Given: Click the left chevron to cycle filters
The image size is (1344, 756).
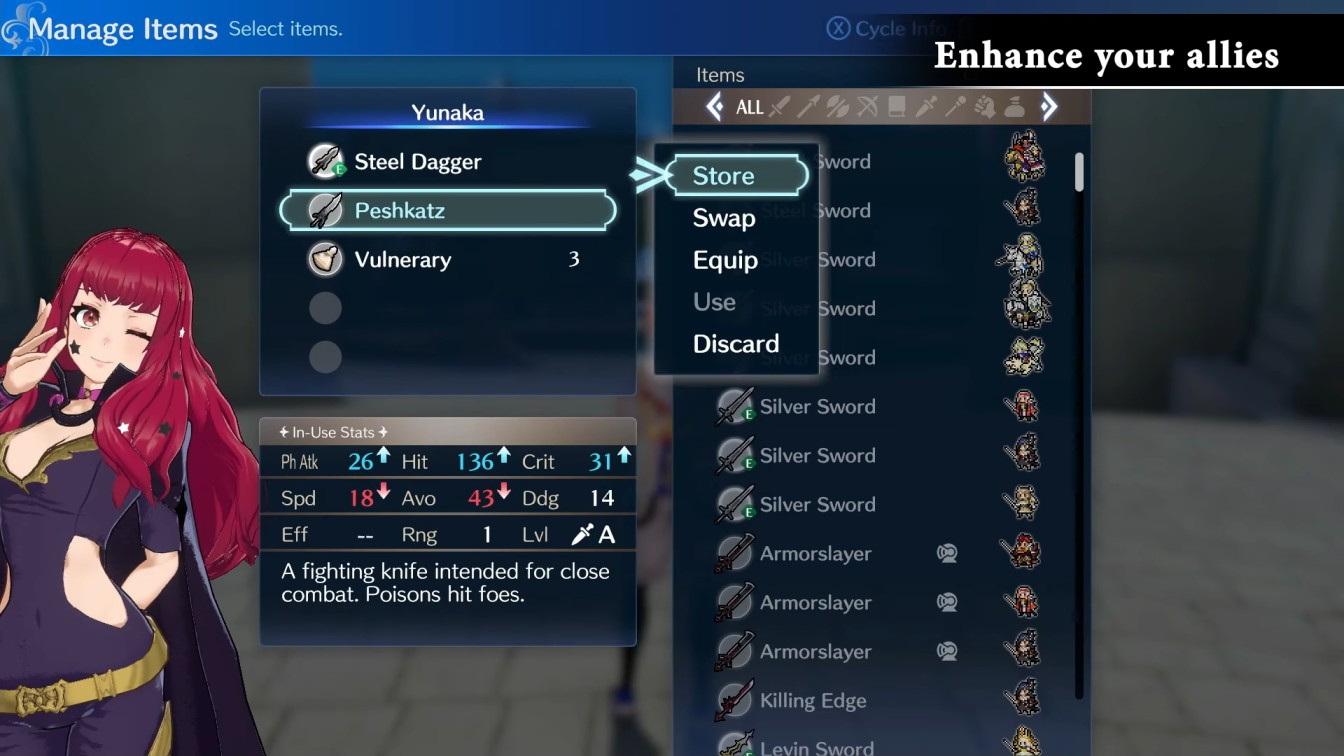Looking at the screenshot, I should 716,107.
